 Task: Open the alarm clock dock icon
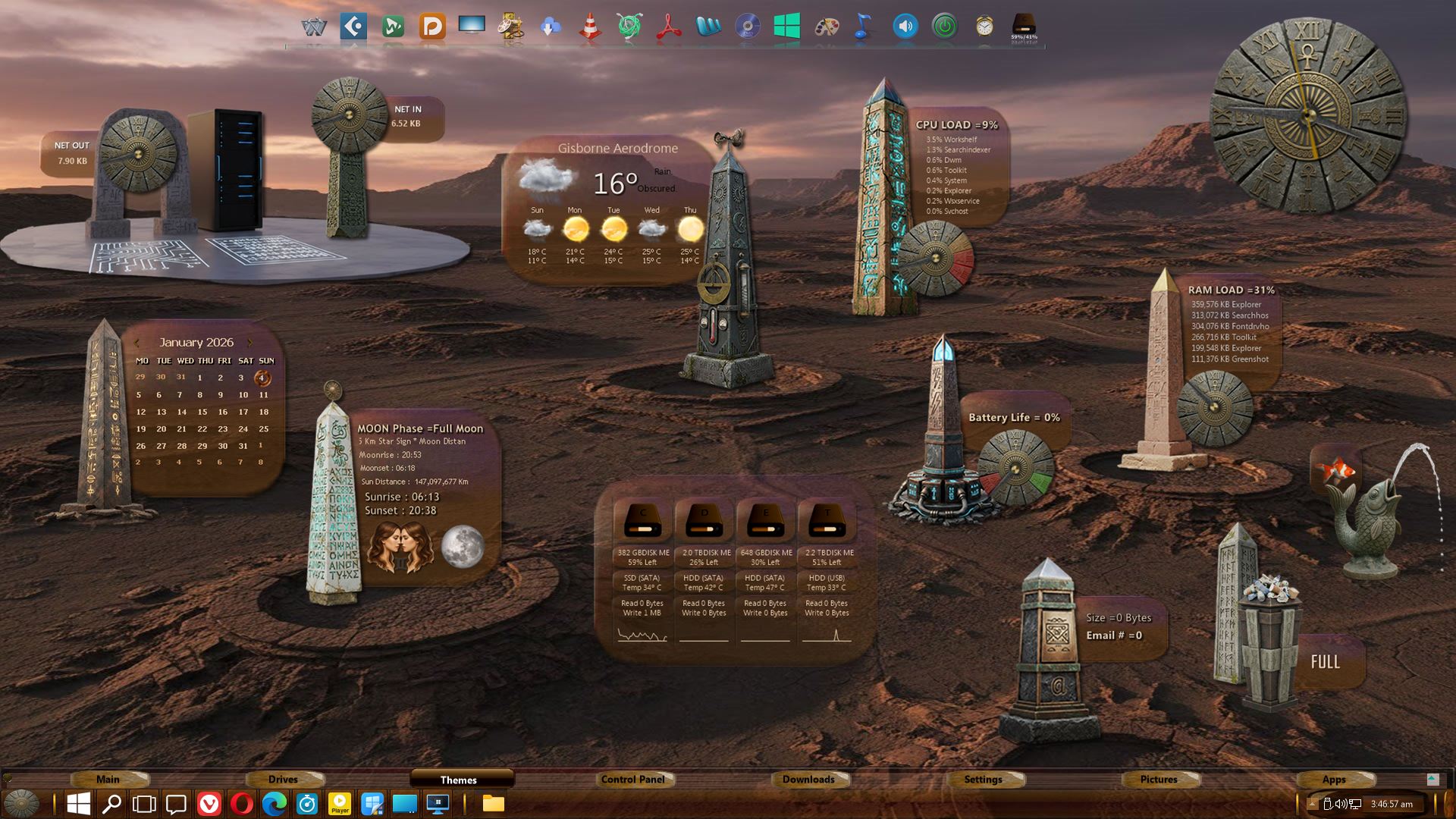(984, 27)
